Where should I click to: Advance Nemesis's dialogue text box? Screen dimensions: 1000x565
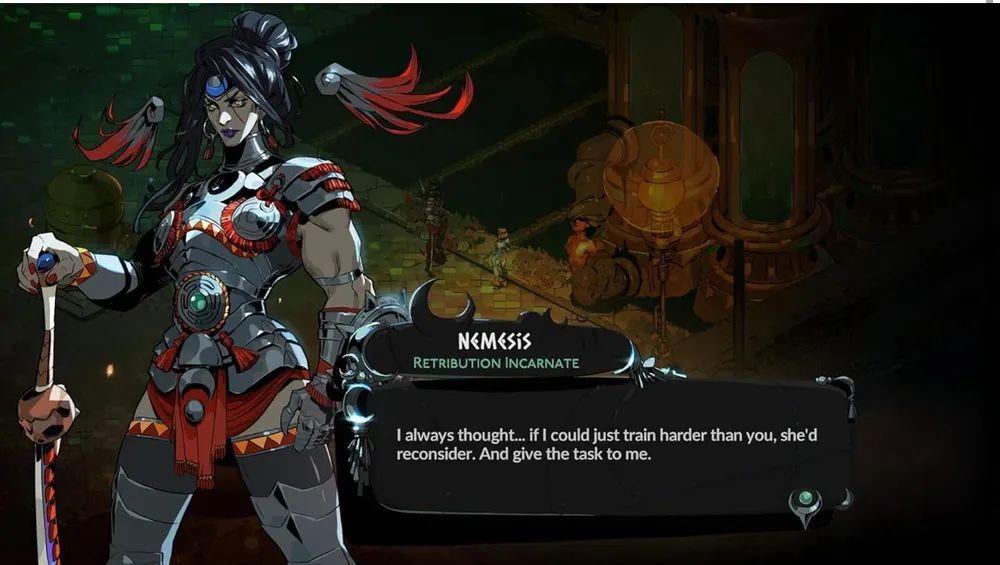pos(600,445)
